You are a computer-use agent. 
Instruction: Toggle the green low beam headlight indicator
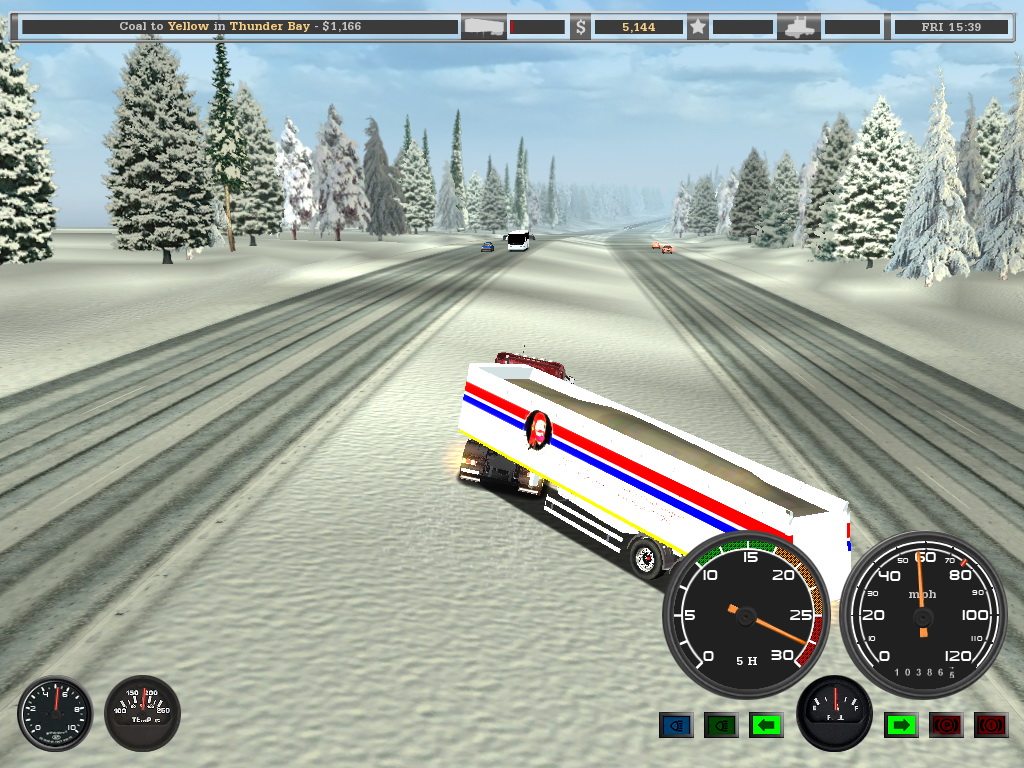(x=721, y=725)
